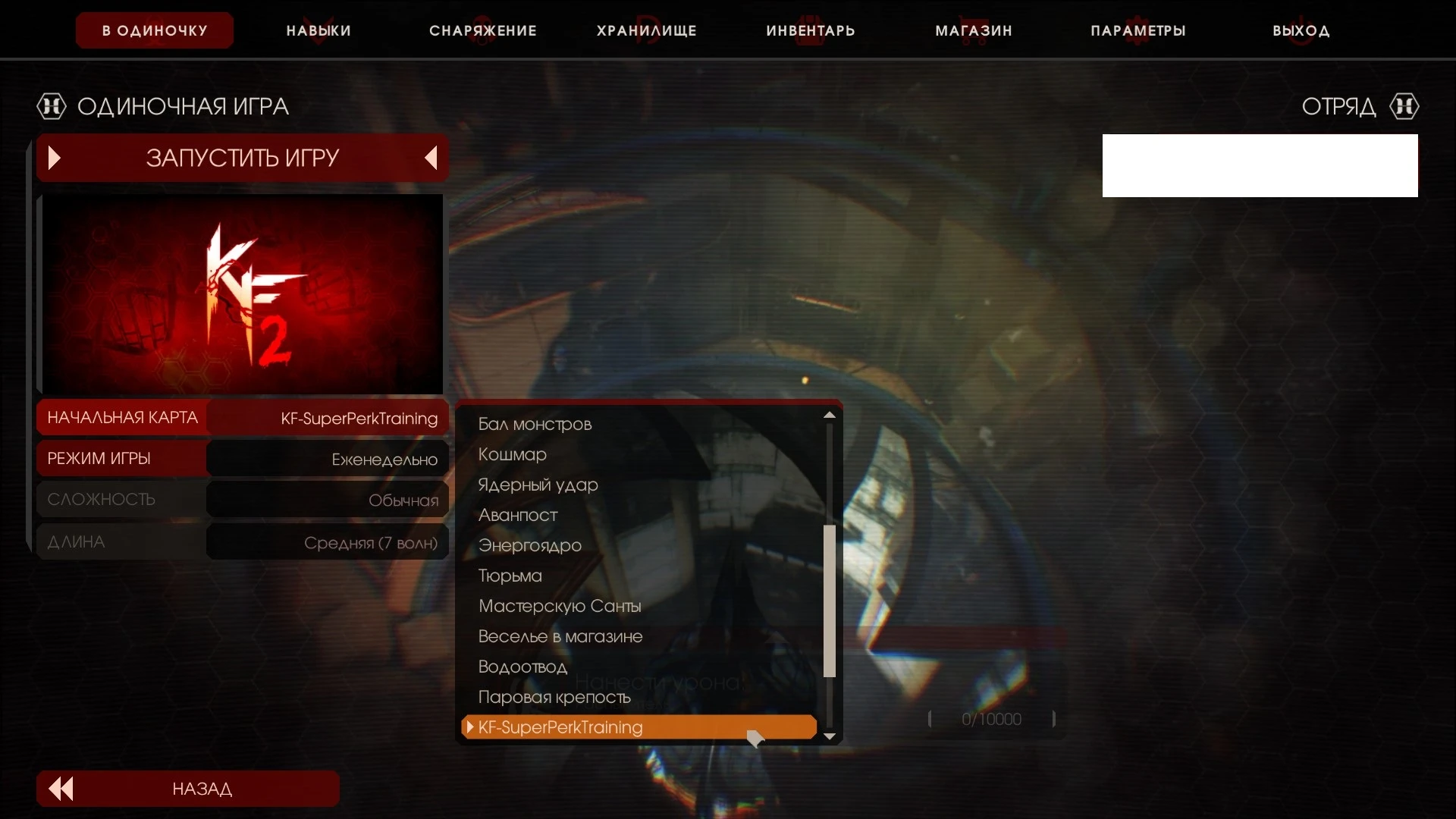Select the Бал монстров map entry
The height and width of the screenshot is (819, 1456).
click(x=535, y=424)
